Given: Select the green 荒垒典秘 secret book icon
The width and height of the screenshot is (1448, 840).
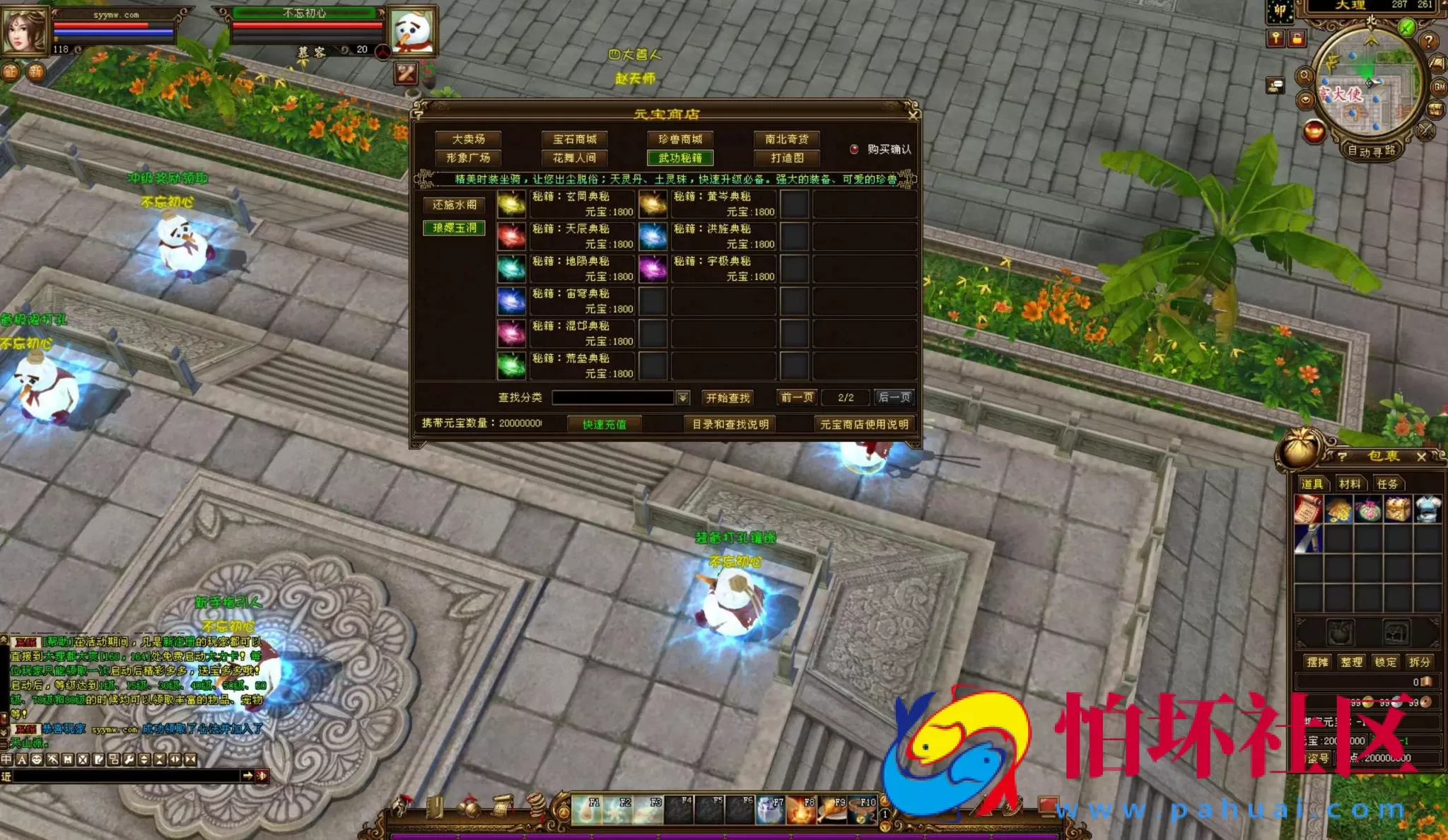Looking at the screenshot, I should tap(511, 366).
